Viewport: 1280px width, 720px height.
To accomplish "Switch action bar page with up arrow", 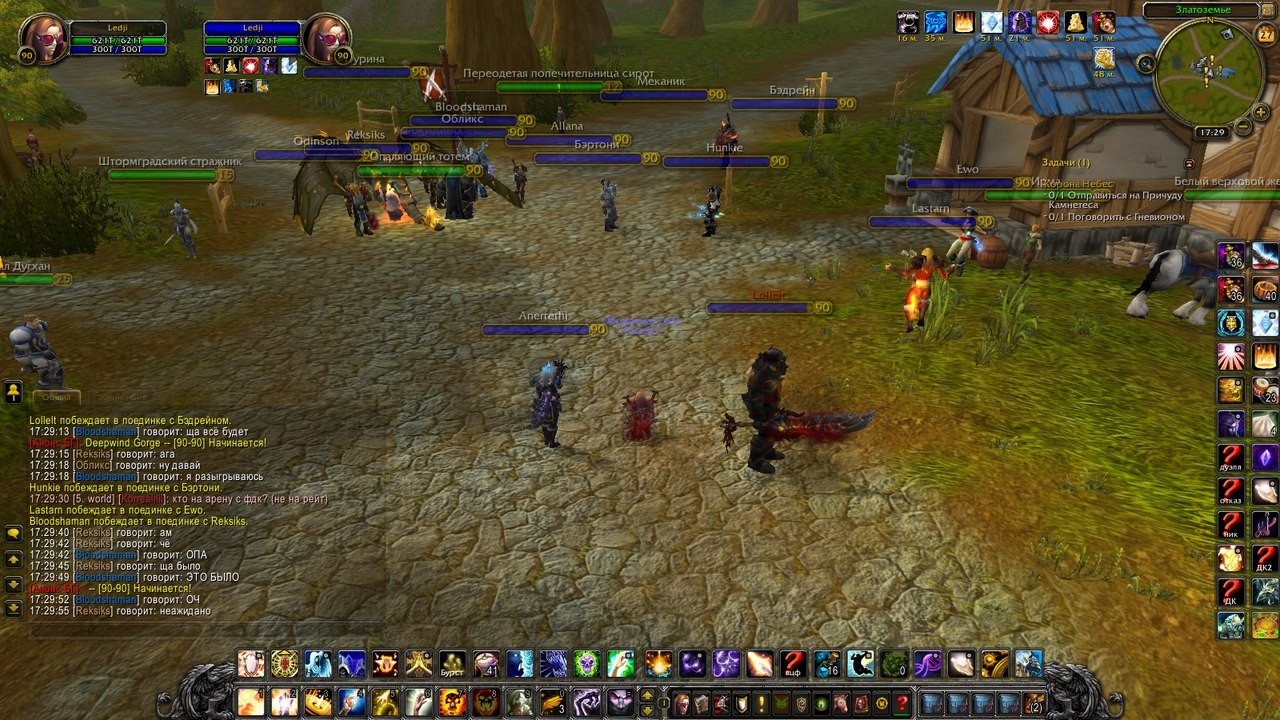I will pos(647,696).
